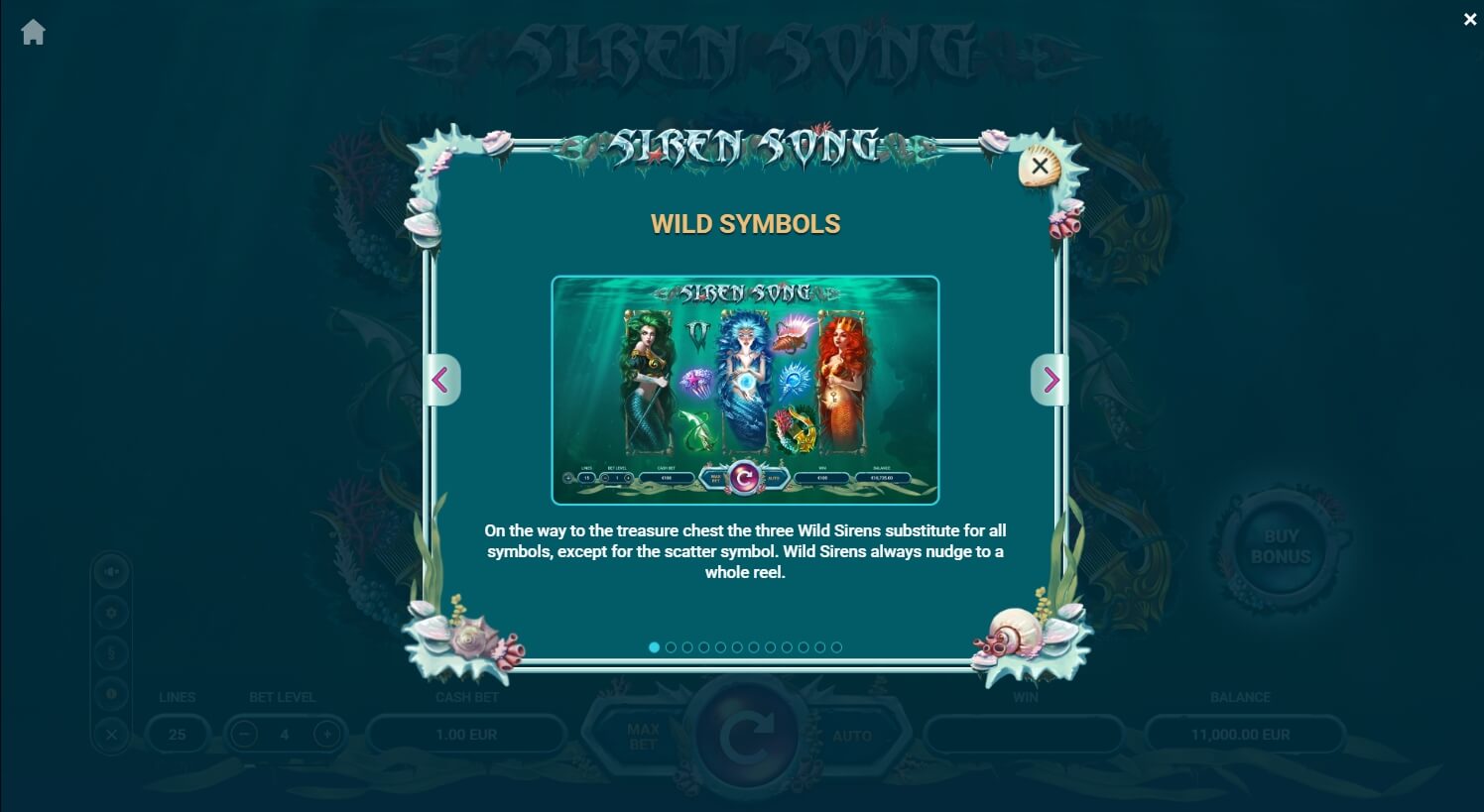
Task: Advance to next info page with right arrow
Action: tap(1051, 380)
